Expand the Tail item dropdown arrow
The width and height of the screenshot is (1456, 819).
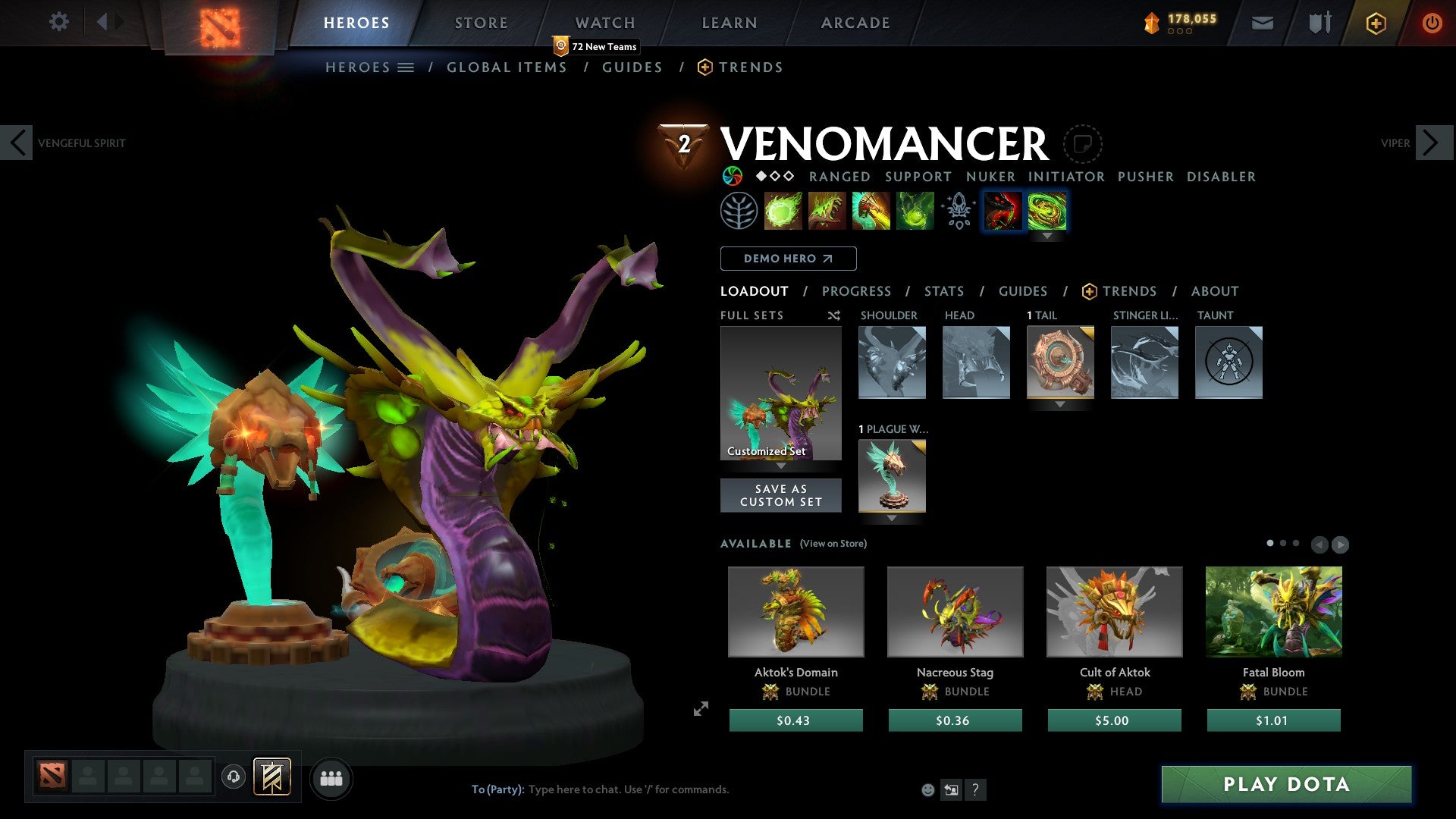click(1060, 404)
